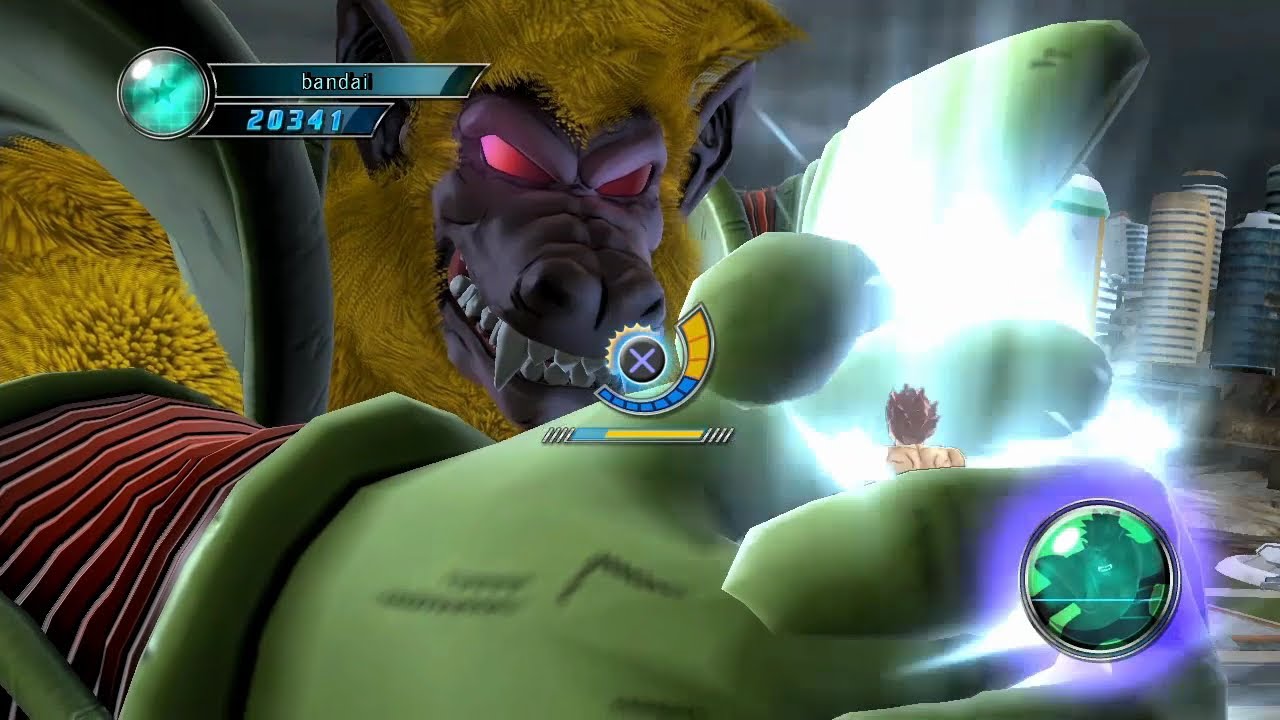
Task: Open the green circular radar
Action: coord(1099,579)
